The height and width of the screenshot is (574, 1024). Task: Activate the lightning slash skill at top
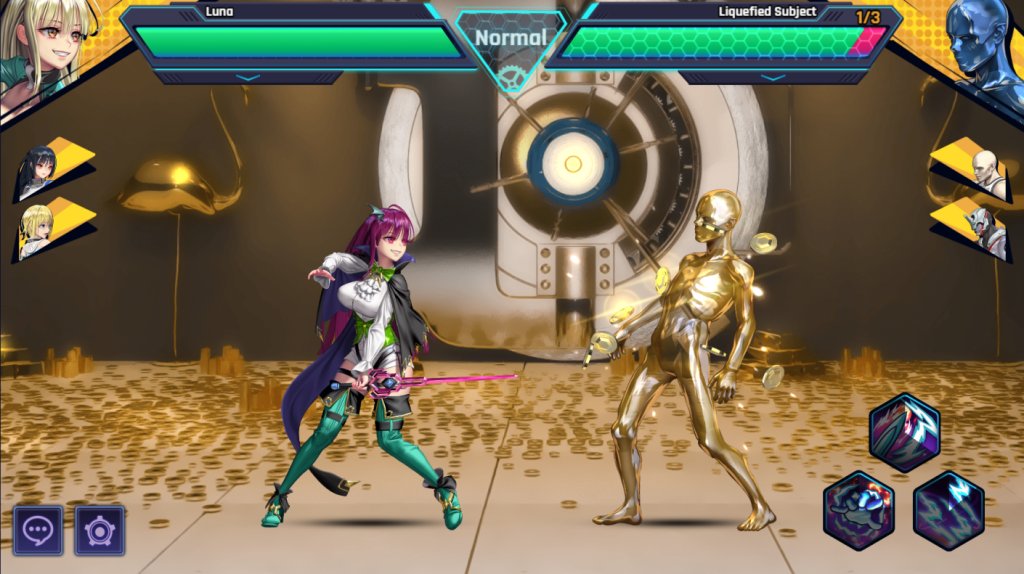pyautogui.click(x=904, y=432)
